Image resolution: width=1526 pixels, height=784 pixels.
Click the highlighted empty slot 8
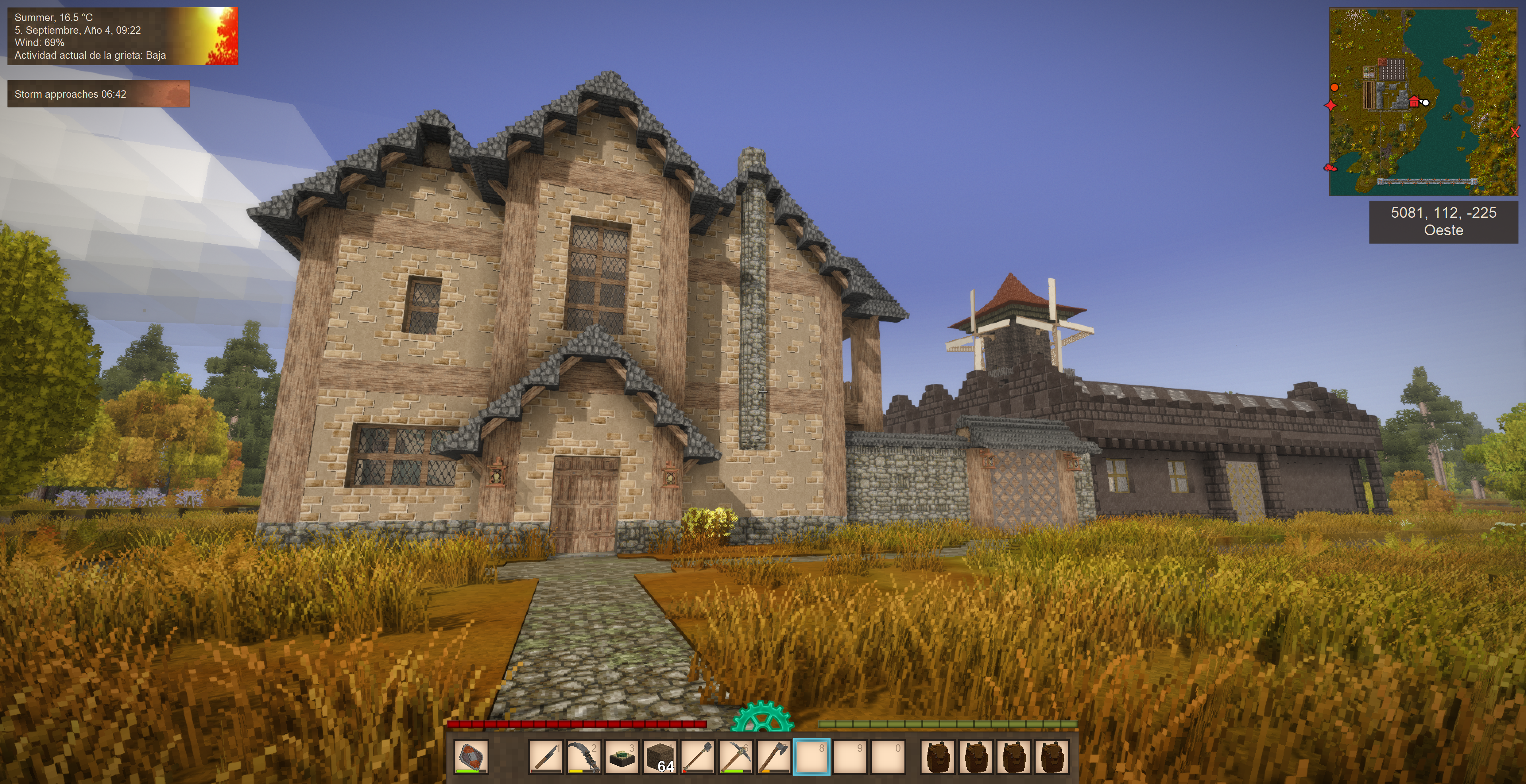[811, 757]
